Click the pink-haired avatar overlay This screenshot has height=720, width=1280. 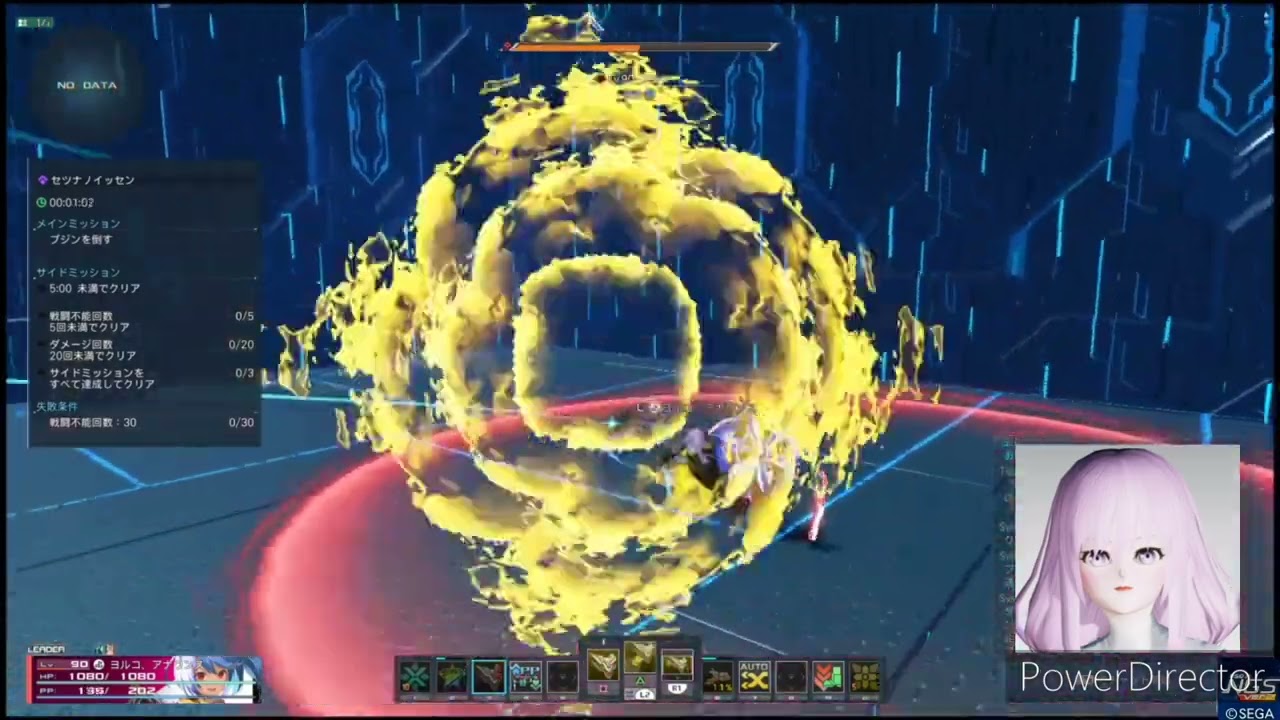pos(1127,548)
